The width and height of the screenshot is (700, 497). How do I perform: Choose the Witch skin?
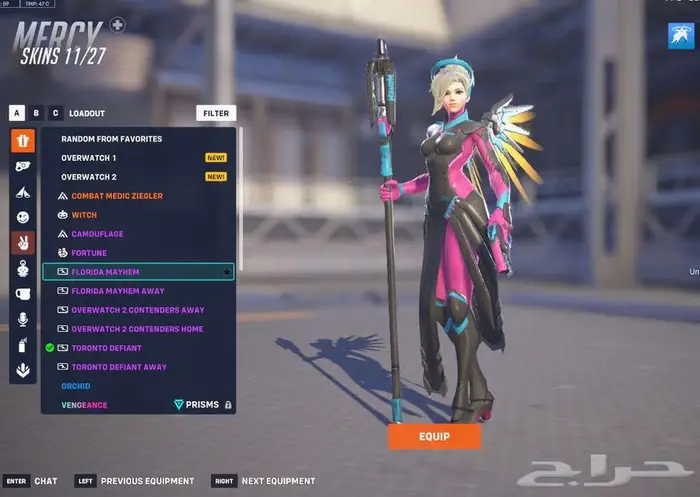84,215
